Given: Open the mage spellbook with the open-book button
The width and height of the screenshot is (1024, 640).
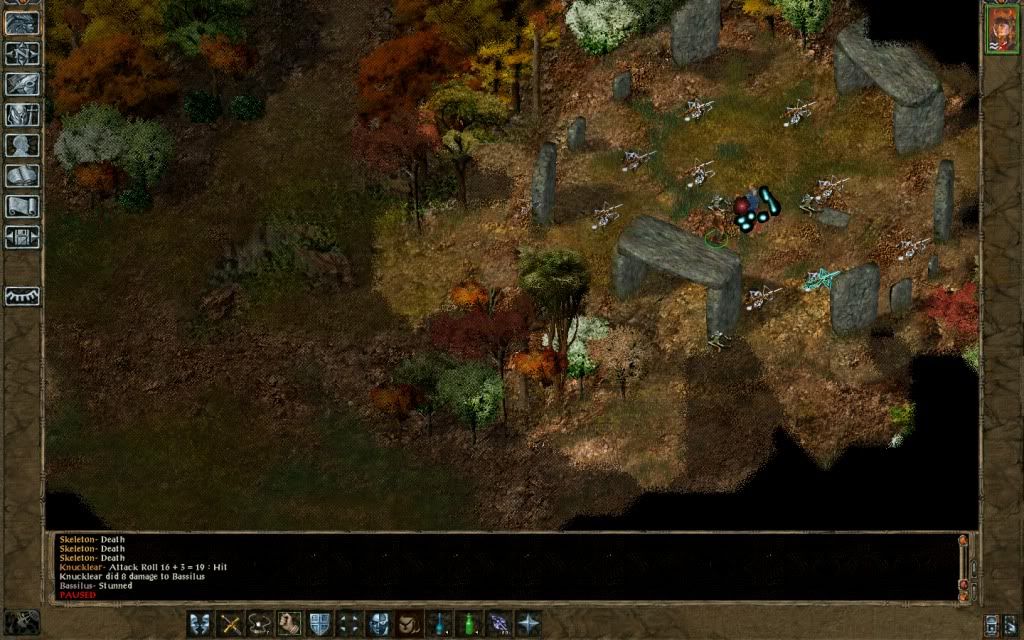Looking at the screenshot, I should [22, 176].
